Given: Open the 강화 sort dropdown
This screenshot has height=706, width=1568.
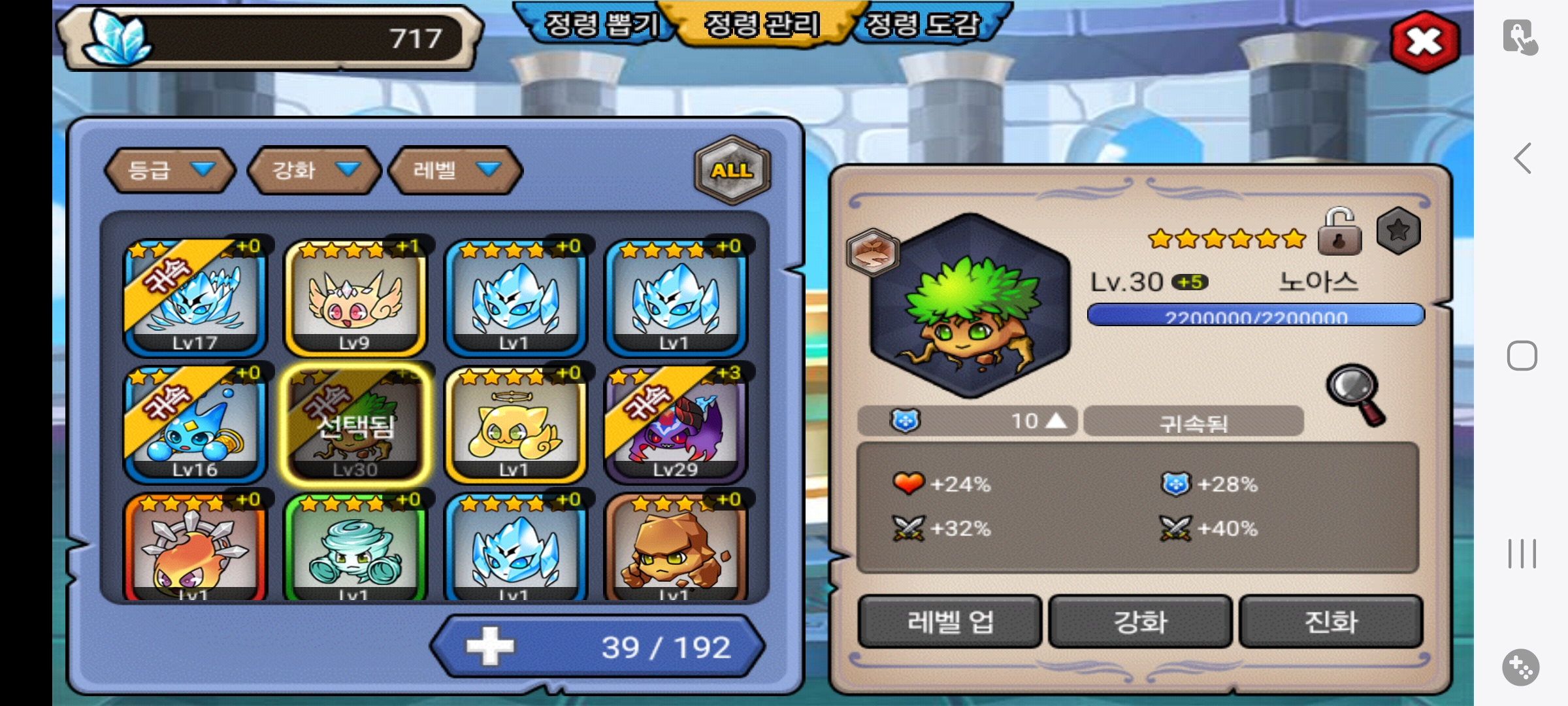Looking at the screenshot, I should point(314,171).
